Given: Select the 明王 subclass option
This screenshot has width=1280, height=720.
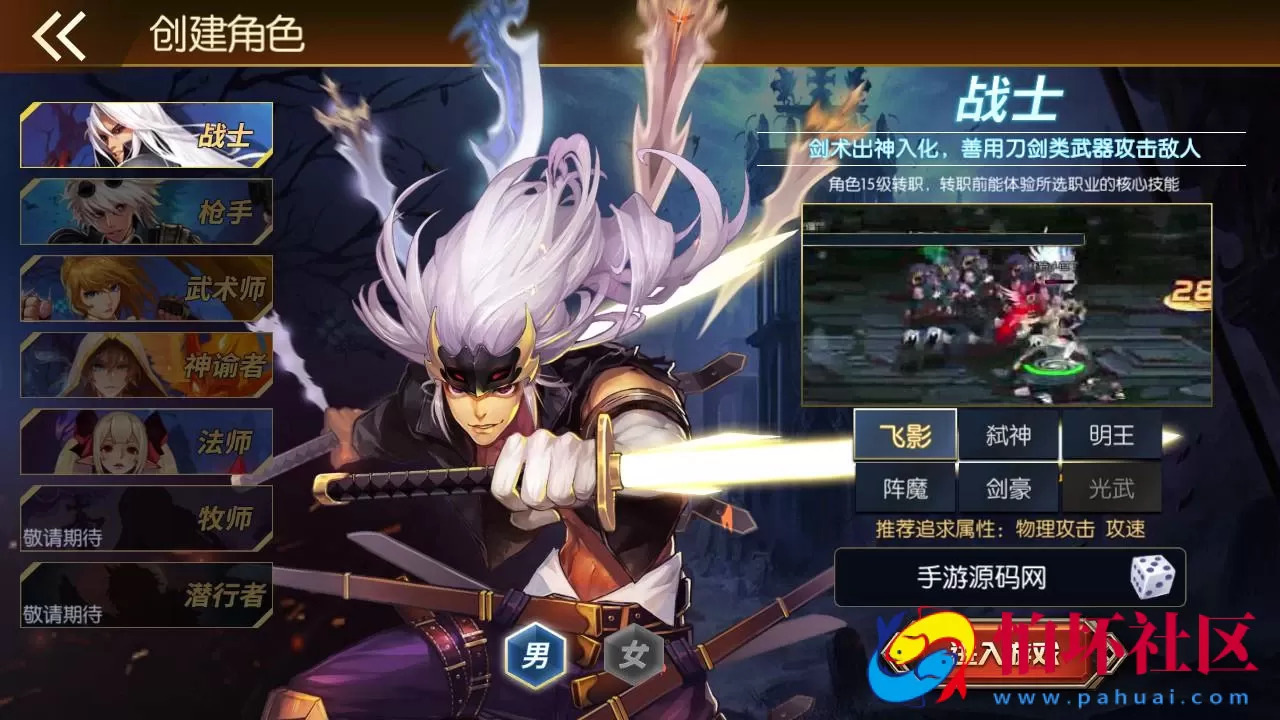Looking at the screenshot, I should click(1113, 434).
